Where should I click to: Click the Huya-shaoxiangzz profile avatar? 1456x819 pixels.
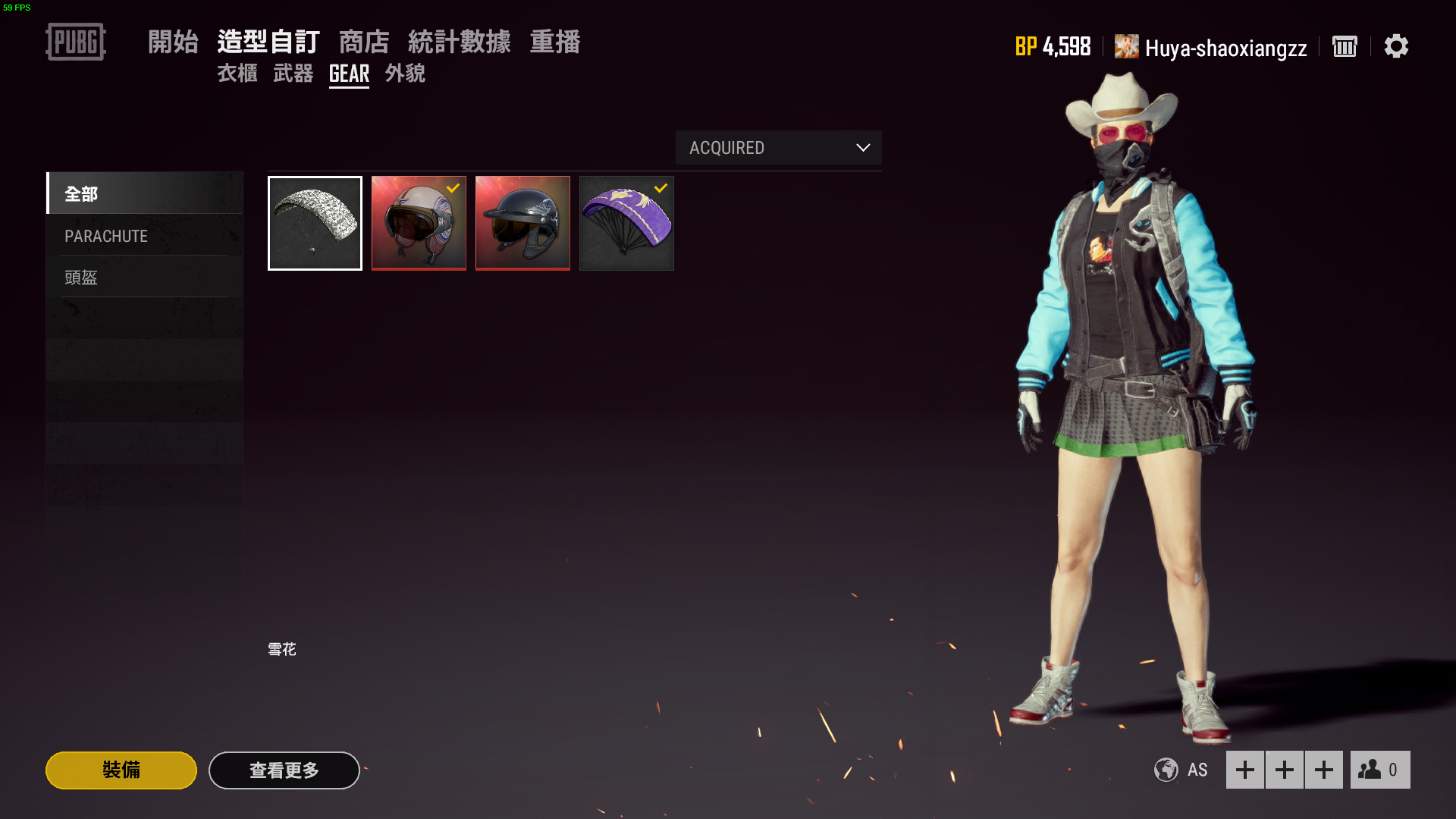point(1125,46)
